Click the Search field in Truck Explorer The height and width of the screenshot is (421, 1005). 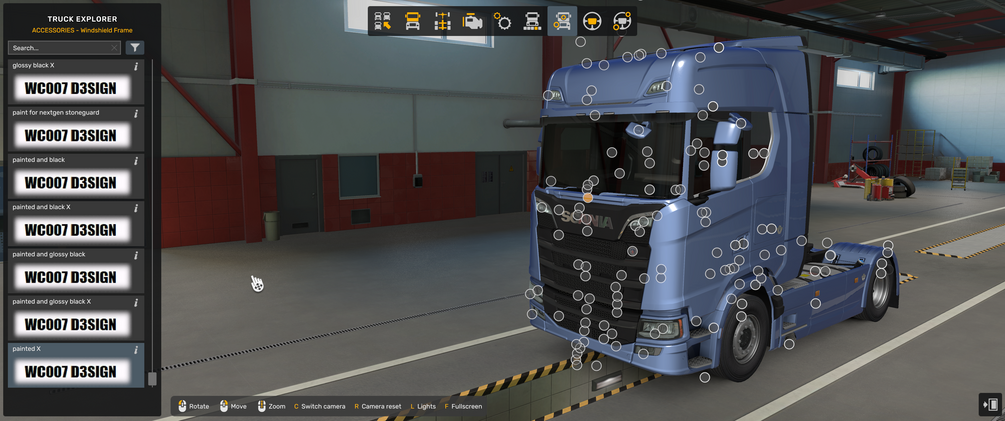coord(62,48)
